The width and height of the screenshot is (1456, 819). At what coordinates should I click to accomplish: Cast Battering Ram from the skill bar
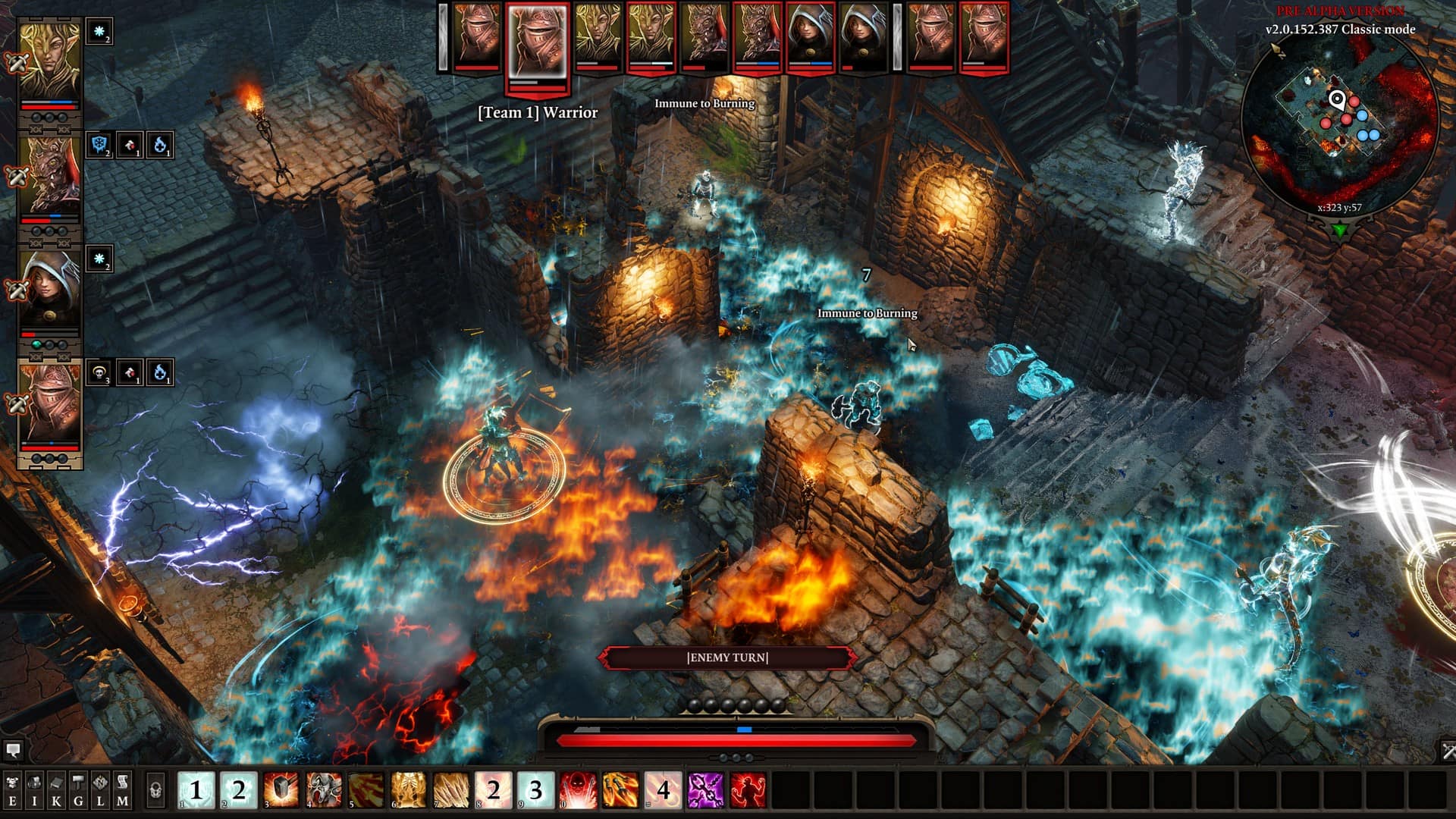322,789
